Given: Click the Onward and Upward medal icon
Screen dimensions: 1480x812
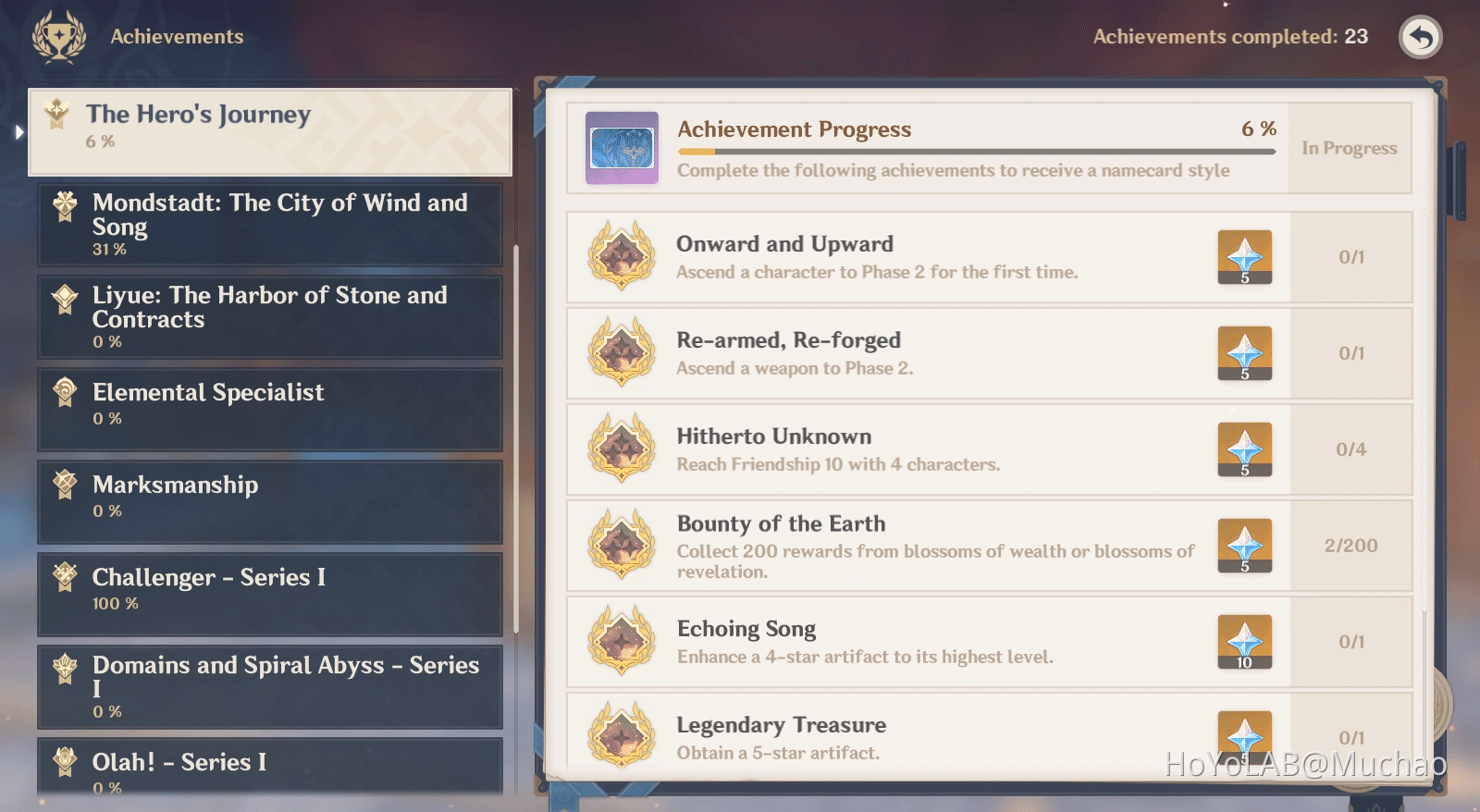Looking at the screenshot, I should point(621,257).
